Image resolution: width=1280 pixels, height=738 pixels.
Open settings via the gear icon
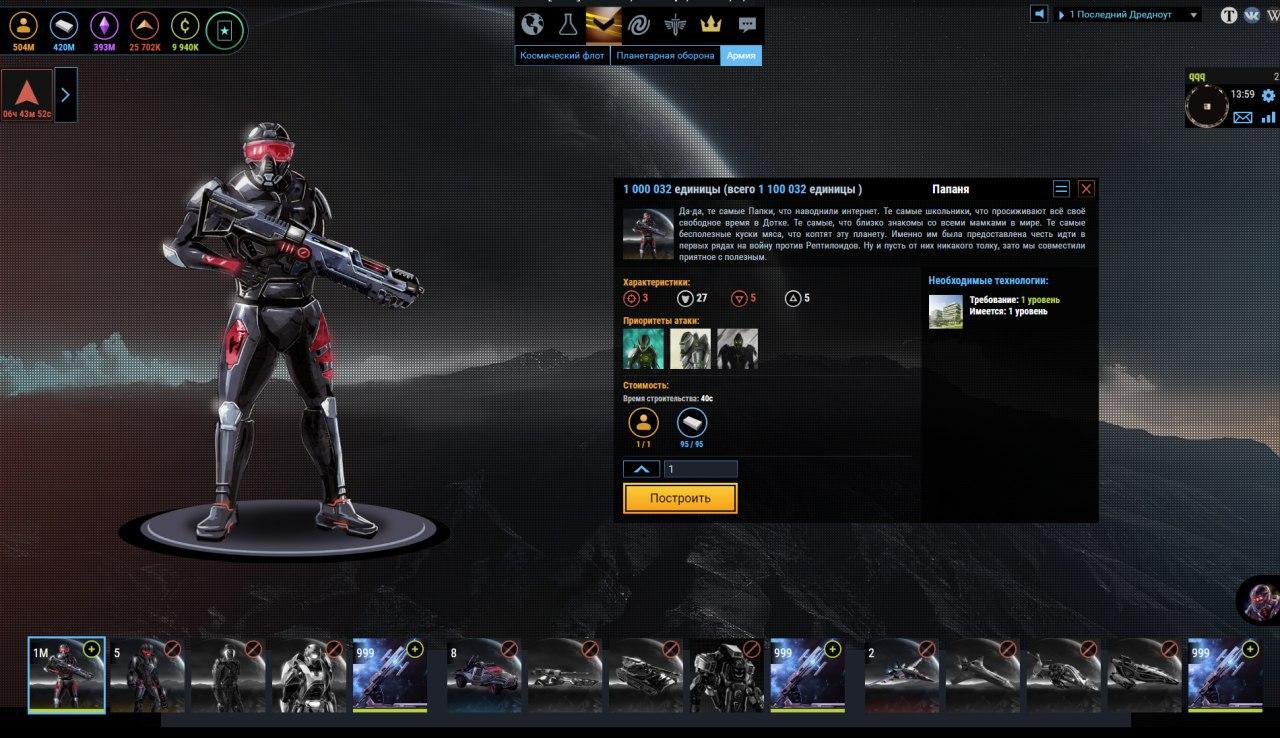point(1268,96)
